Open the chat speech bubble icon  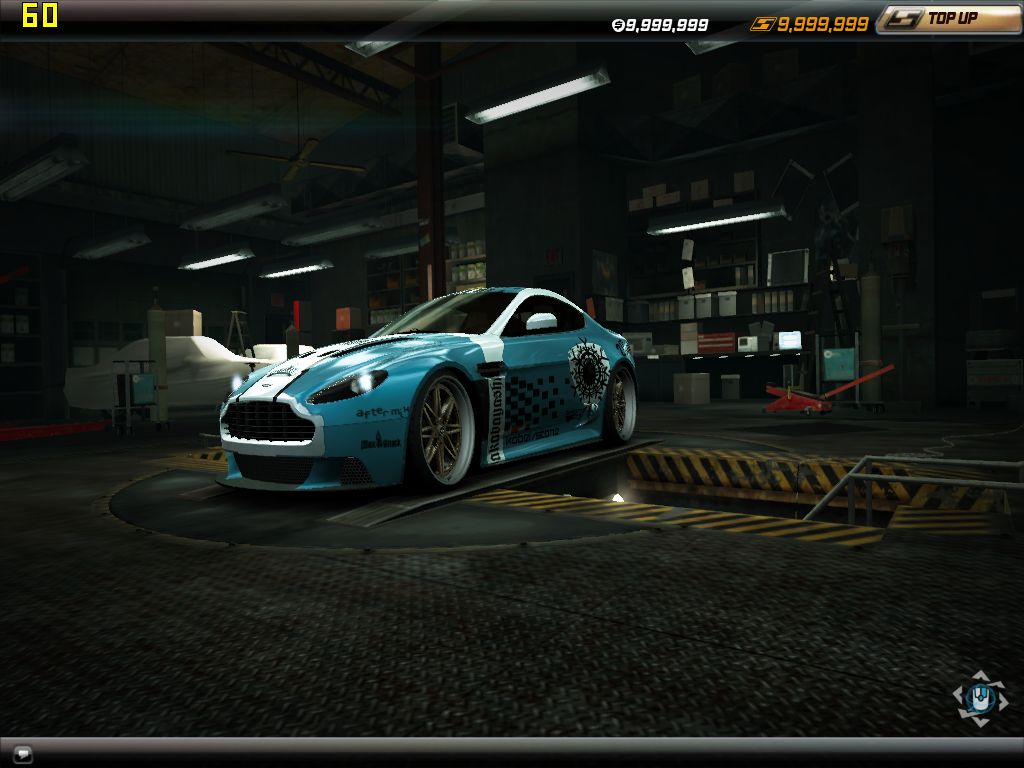point(23,753)
